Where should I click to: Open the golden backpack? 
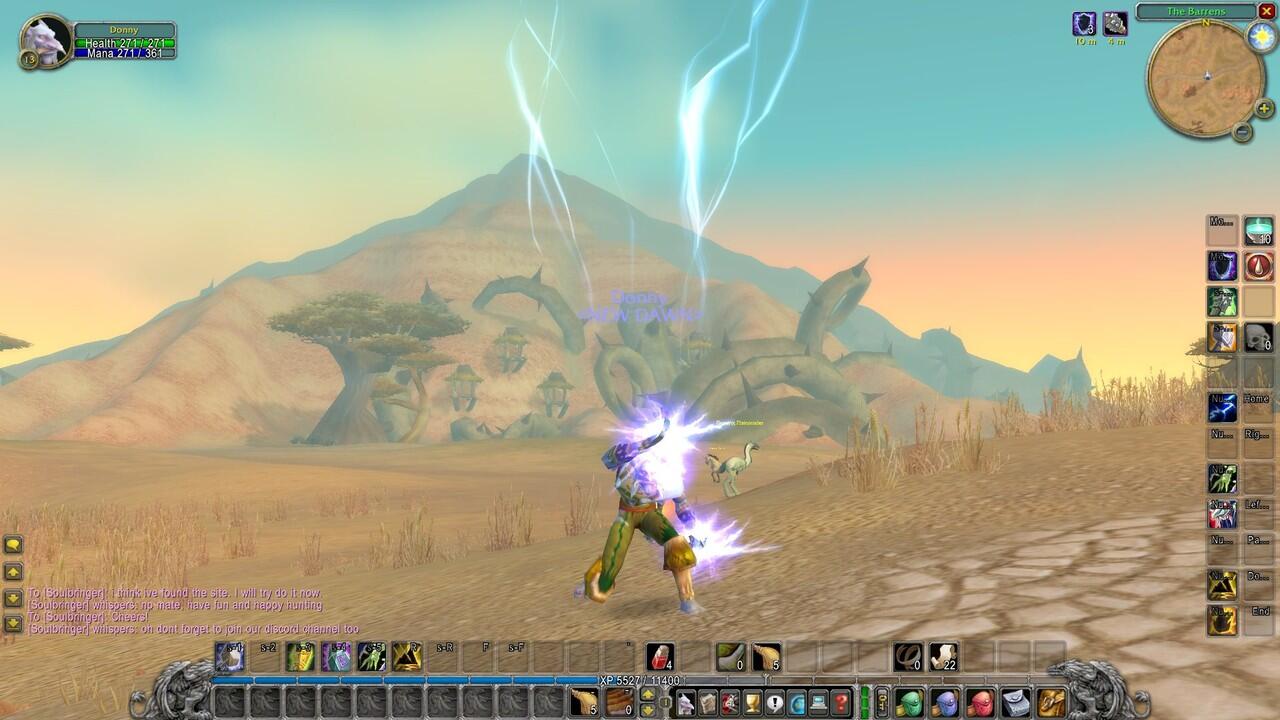click(1051, 702)
